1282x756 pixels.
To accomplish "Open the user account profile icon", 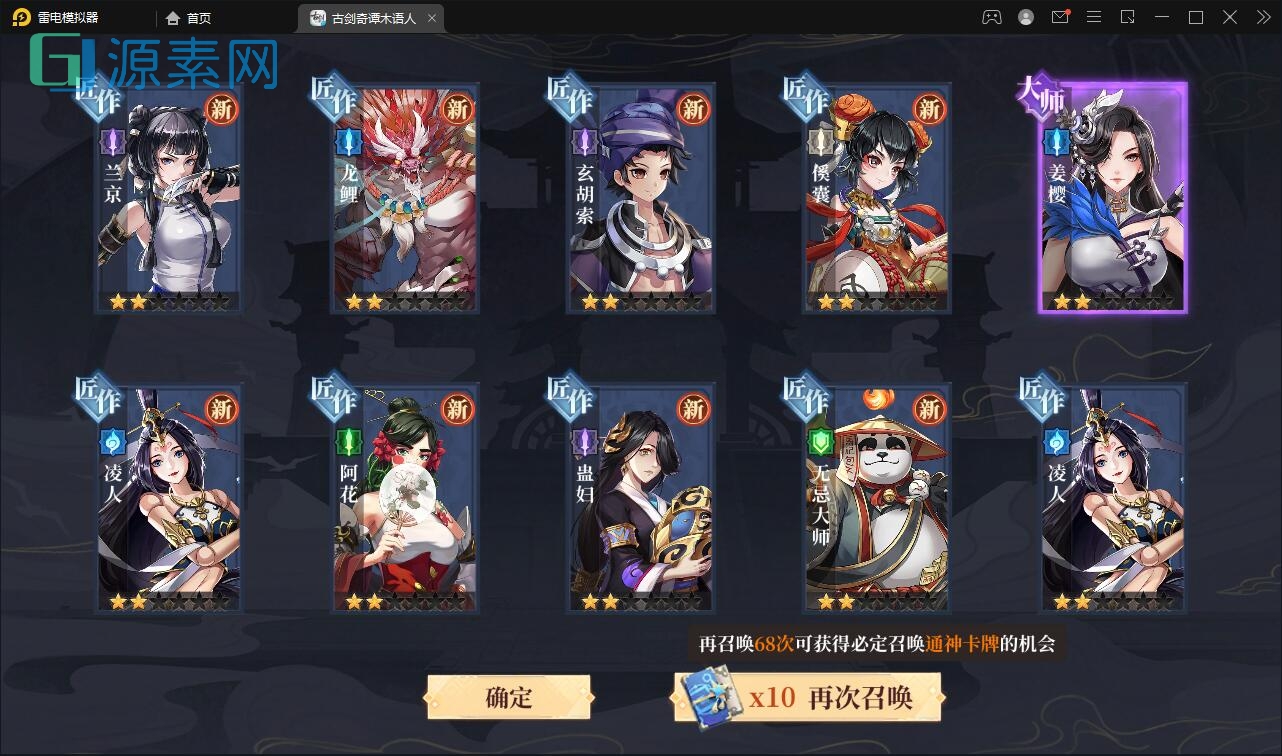I will tap(1026, 17).
